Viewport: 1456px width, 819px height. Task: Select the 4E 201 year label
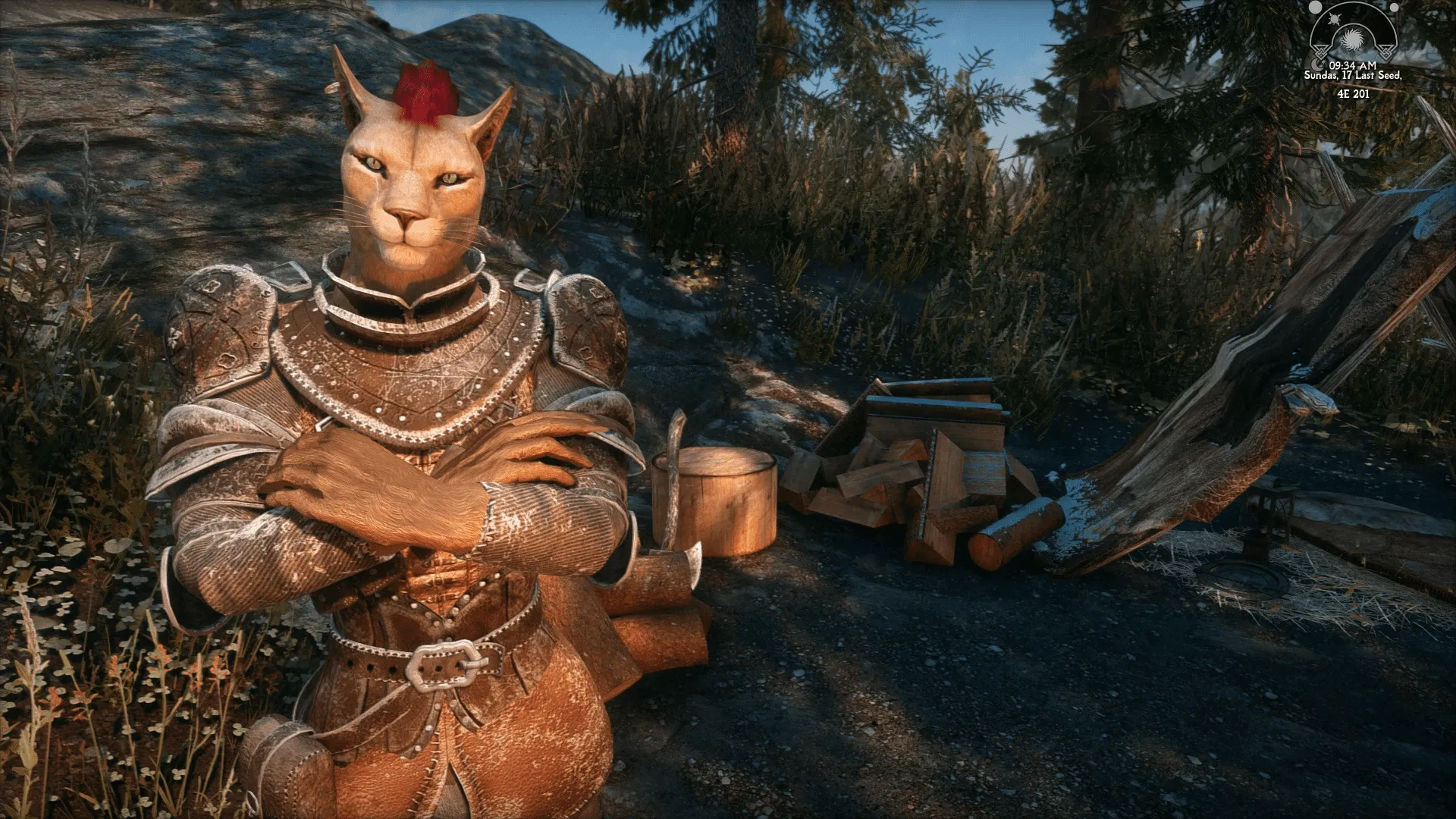1354,95
